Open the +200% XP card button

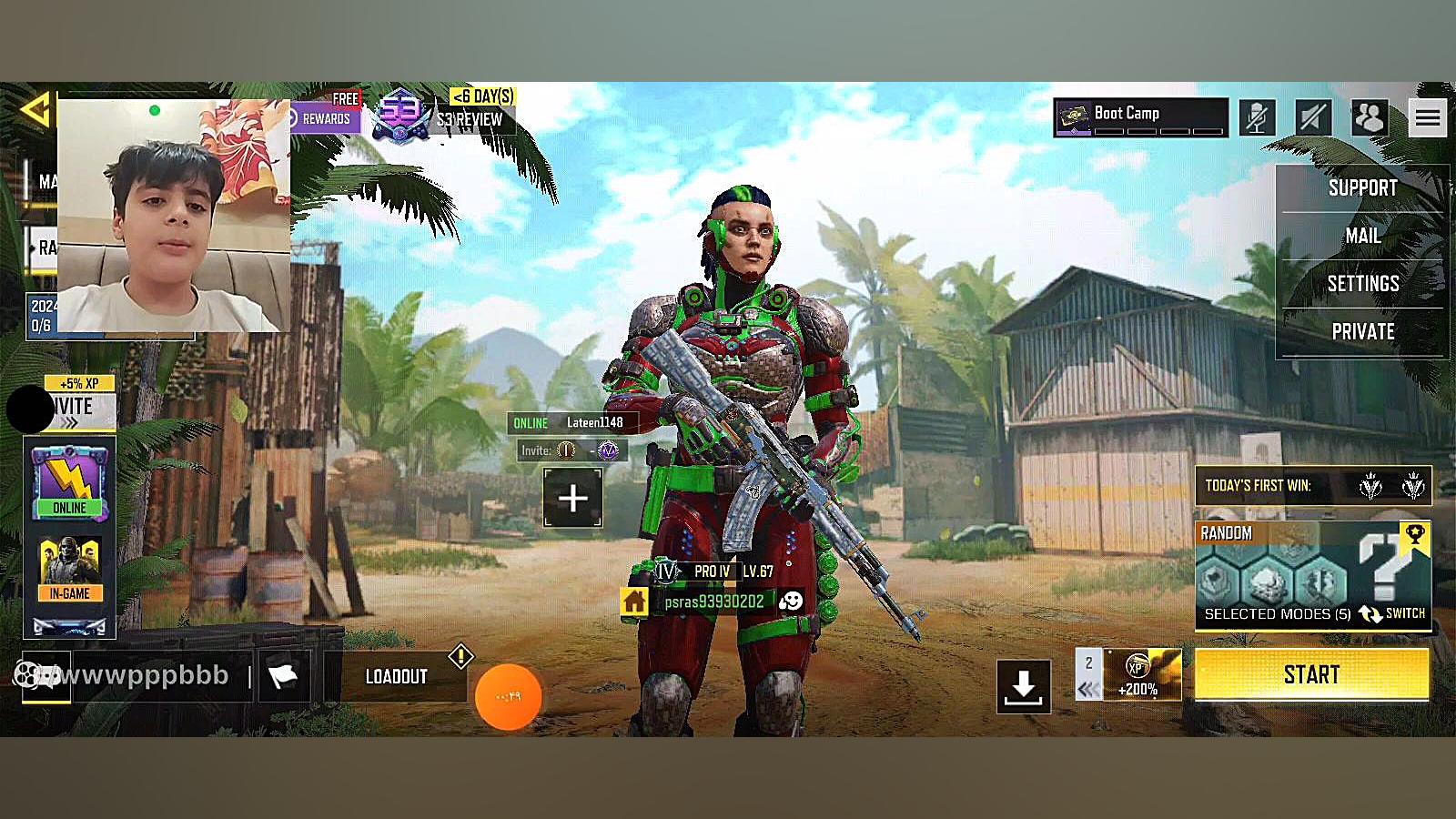(1141, 674)
